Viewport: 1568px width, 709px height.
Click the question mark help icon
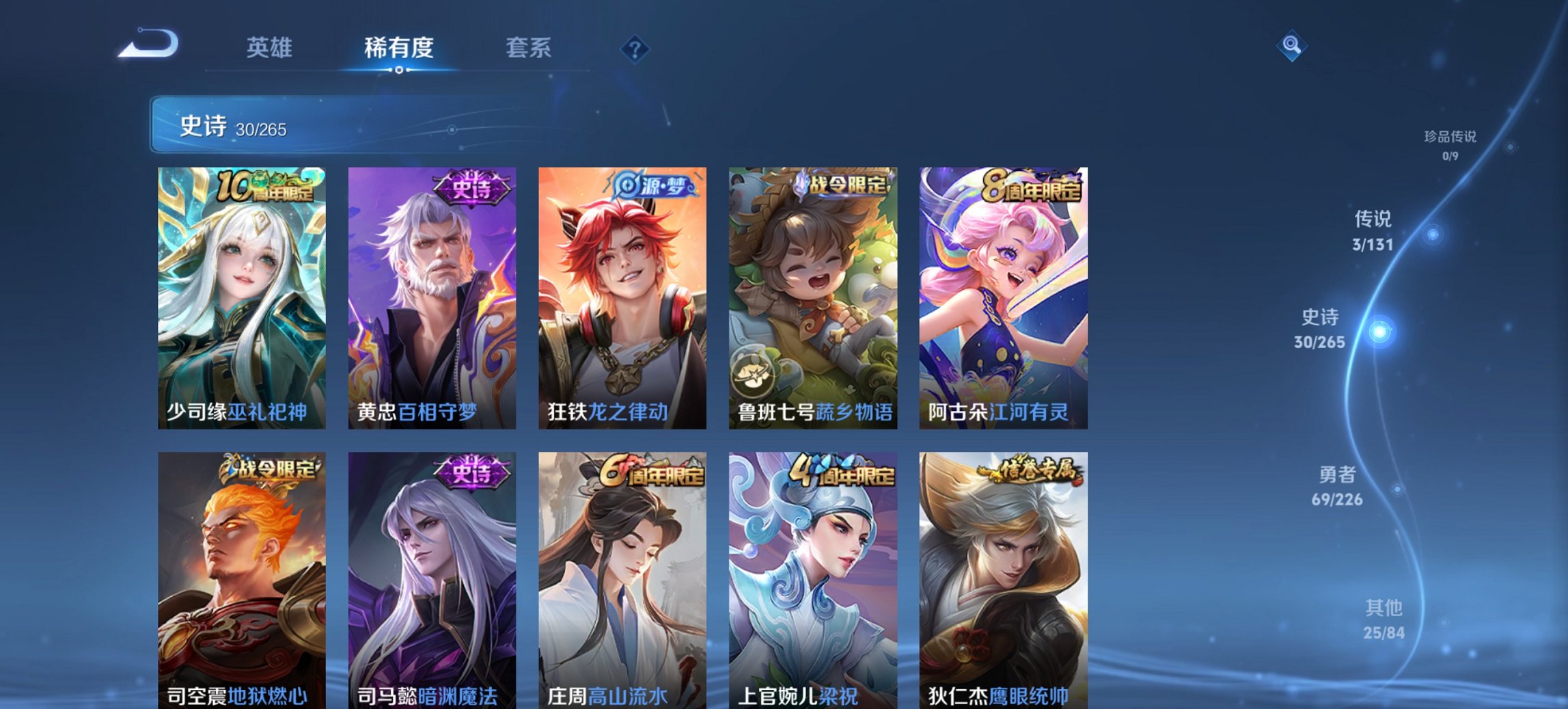[x=636, y=48]
